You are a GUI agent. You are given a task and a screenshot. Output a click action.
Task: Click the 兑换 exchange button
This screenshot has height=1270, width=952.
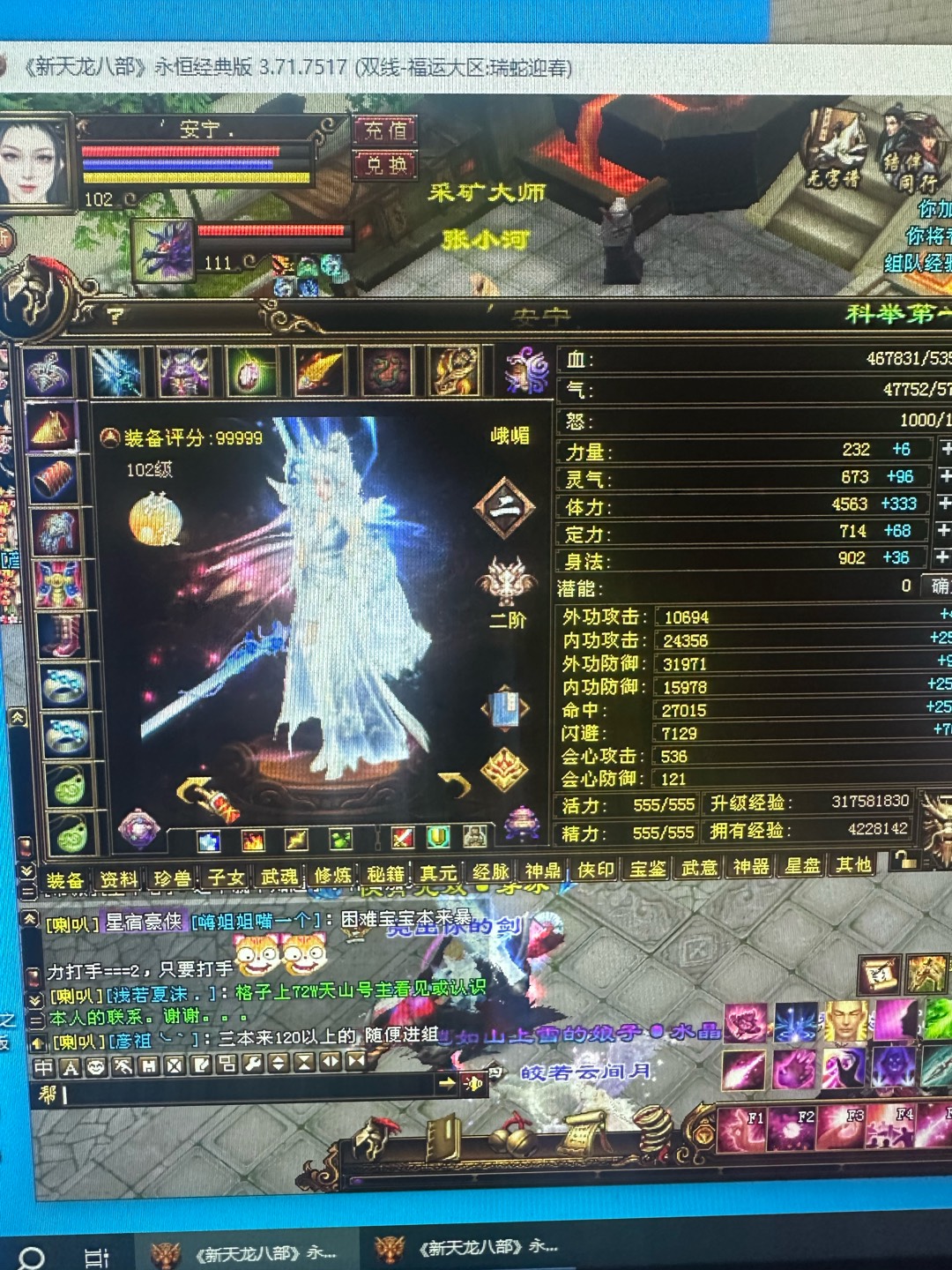385,165
